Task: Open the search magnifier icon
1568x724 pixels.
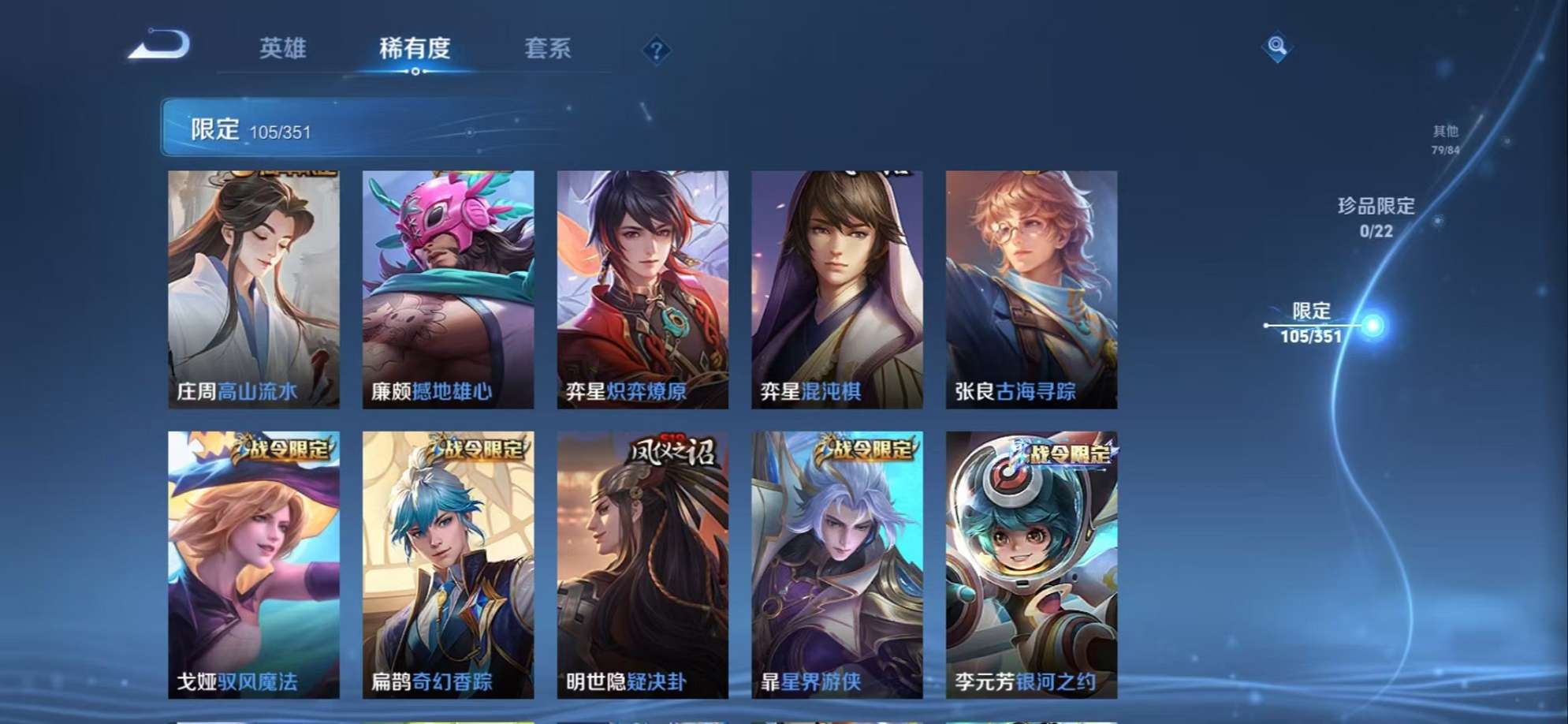Action: coord(1279,49)
